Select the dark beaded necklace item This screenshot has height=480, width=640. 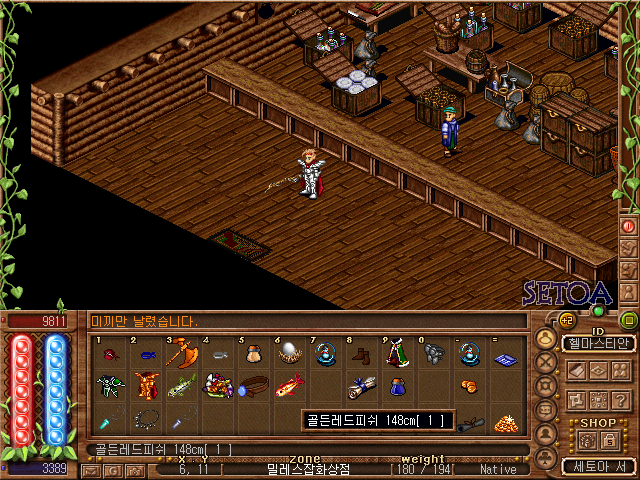coord(146,419)
